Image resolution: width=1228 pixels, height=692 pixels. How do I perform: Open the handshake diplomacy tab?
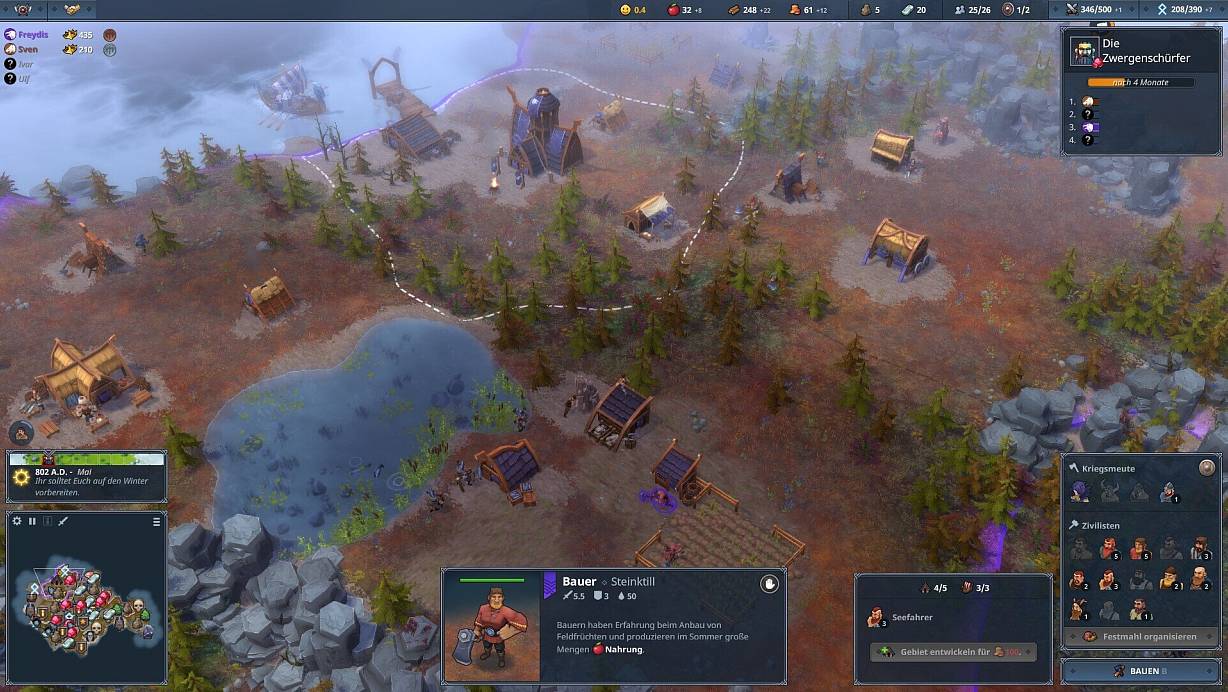[72, 10]
